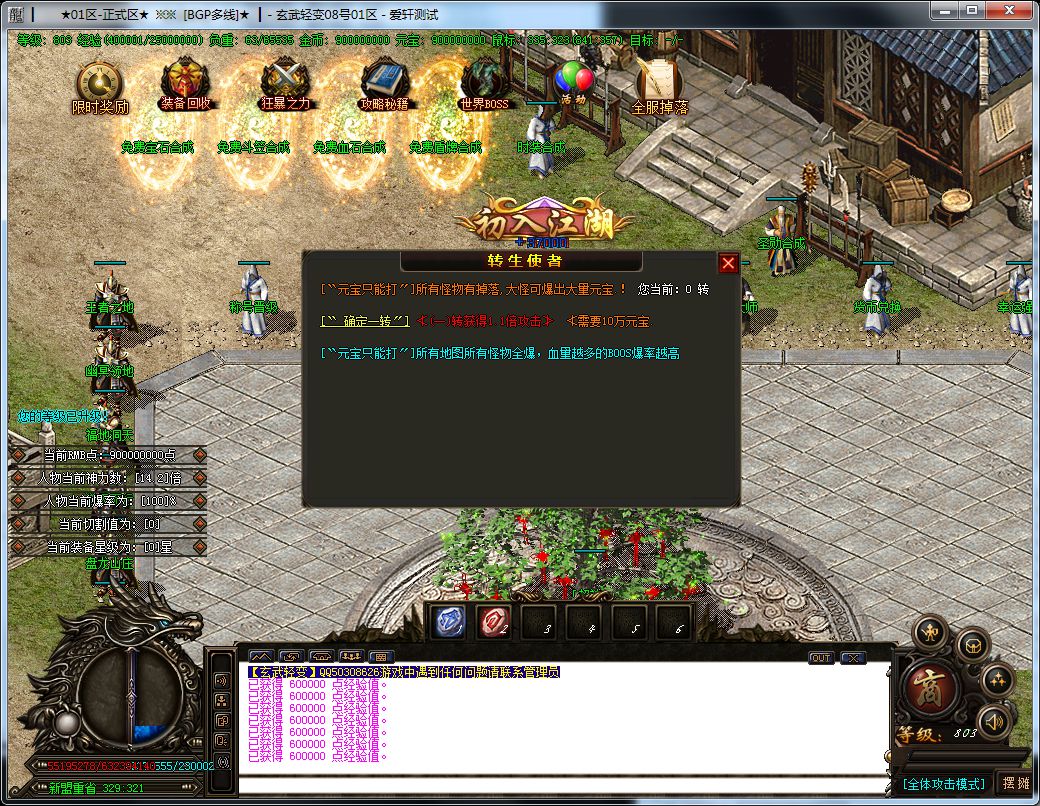Image resolution: width=1040 pixels, height=806 pixels.
Task: Open the 世界BOSS menu icon
Action: [x=484, y=82]
